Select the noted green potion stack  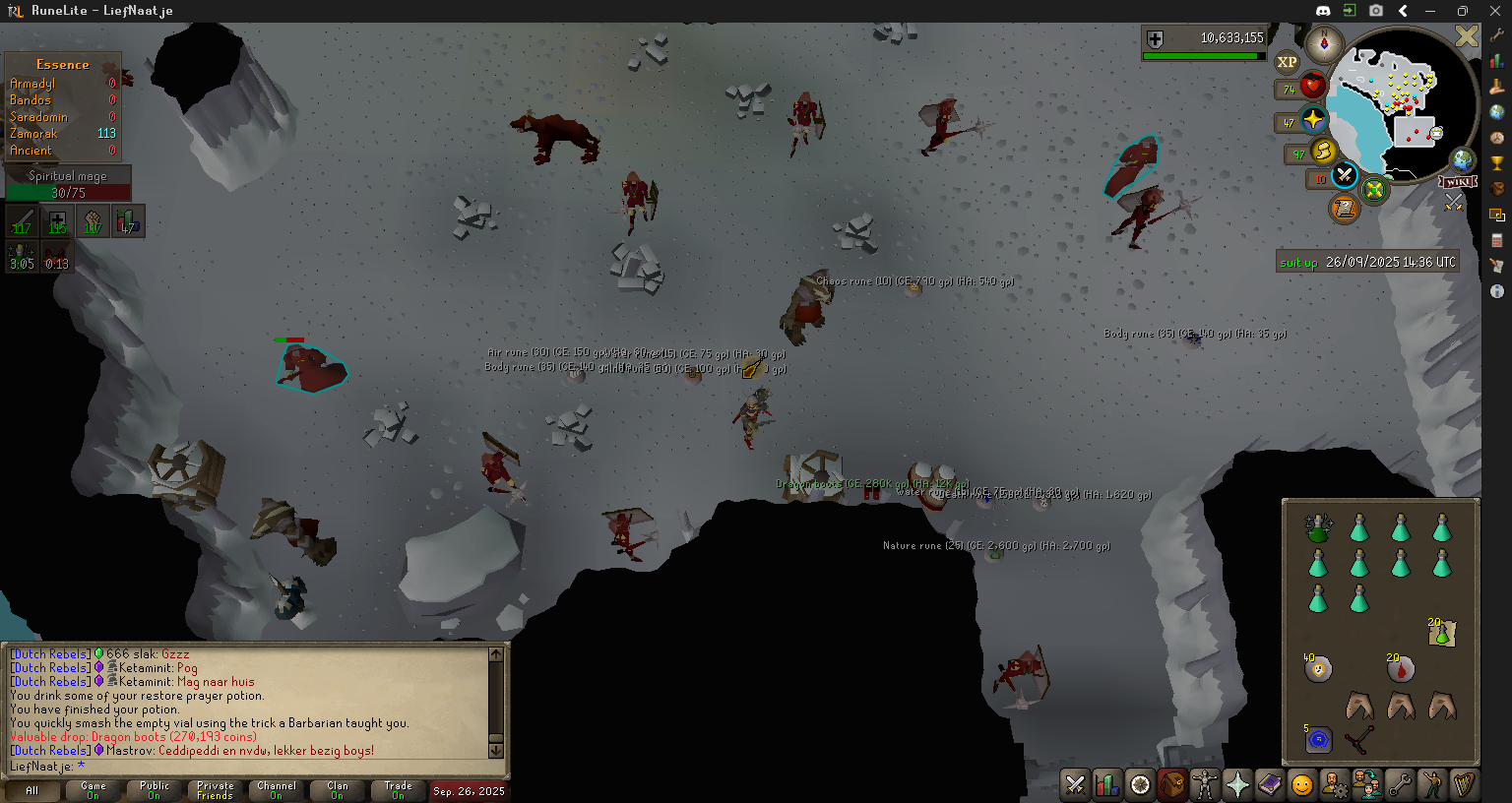pos(1441,632)
